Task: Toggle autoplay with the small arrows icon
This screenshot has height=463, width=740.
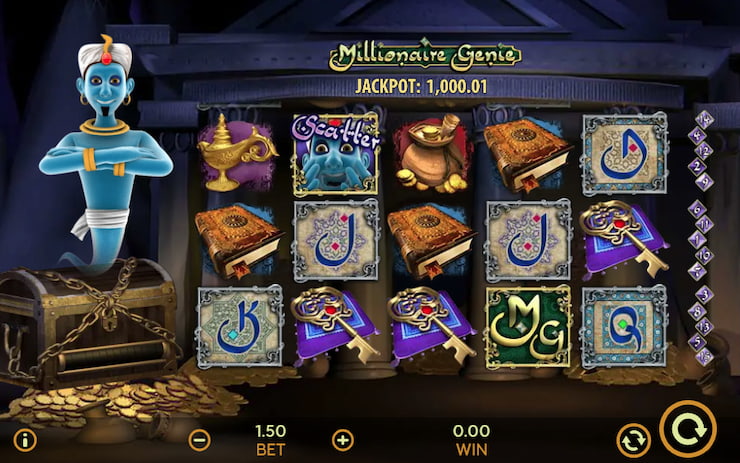Action: (631, 440)
